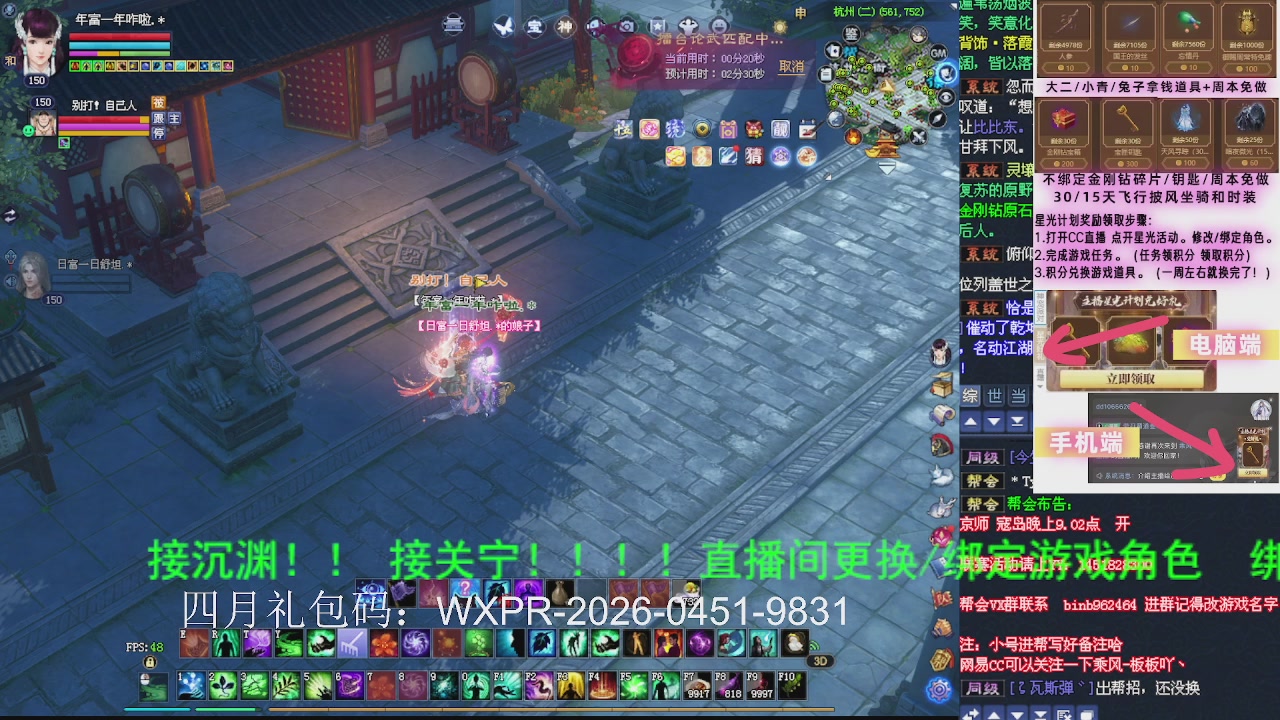The image size is (1280, 720).
Task: Open the GM icon beside the minimap
Action: coord(938,52)
